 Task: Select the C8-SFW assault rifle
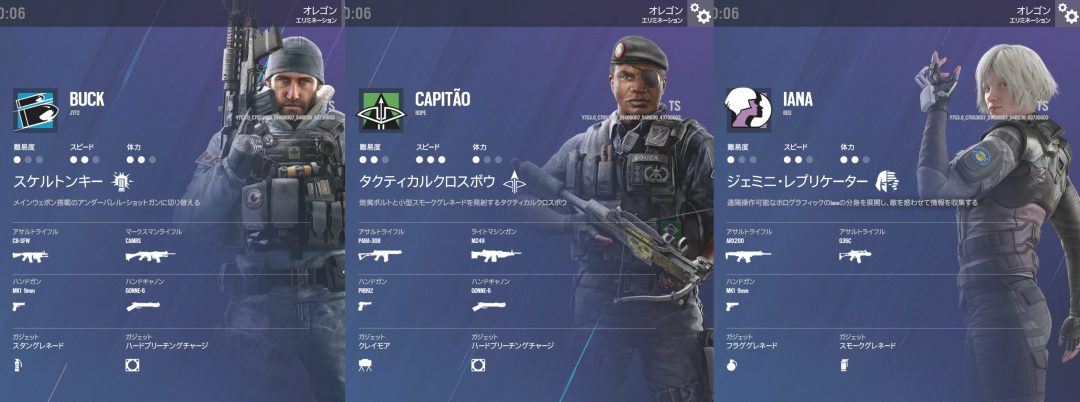30,256
